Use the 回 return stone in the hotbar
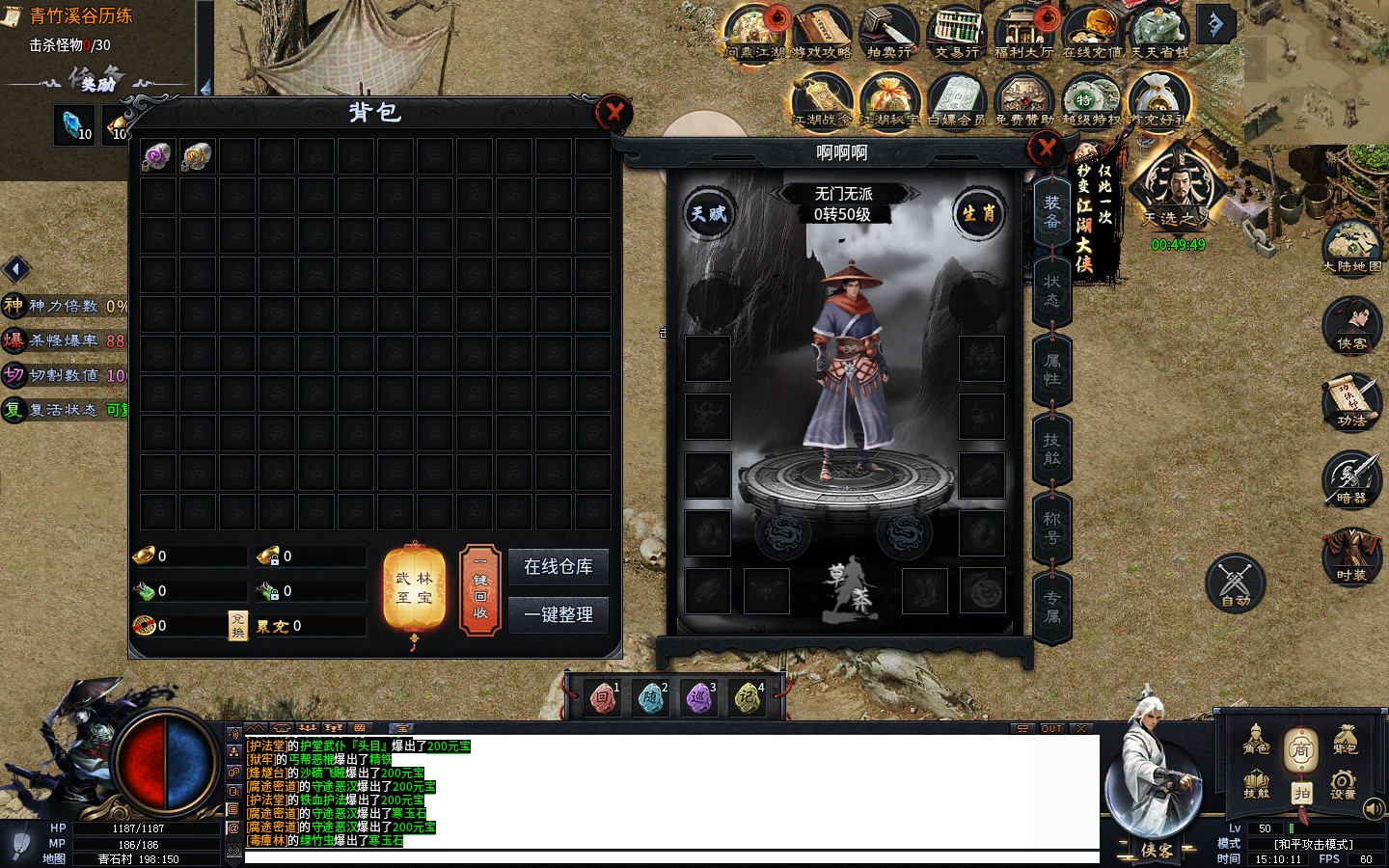Image resolution: width=1389 pixels, height=868 pixels. [x=603, y=697]
